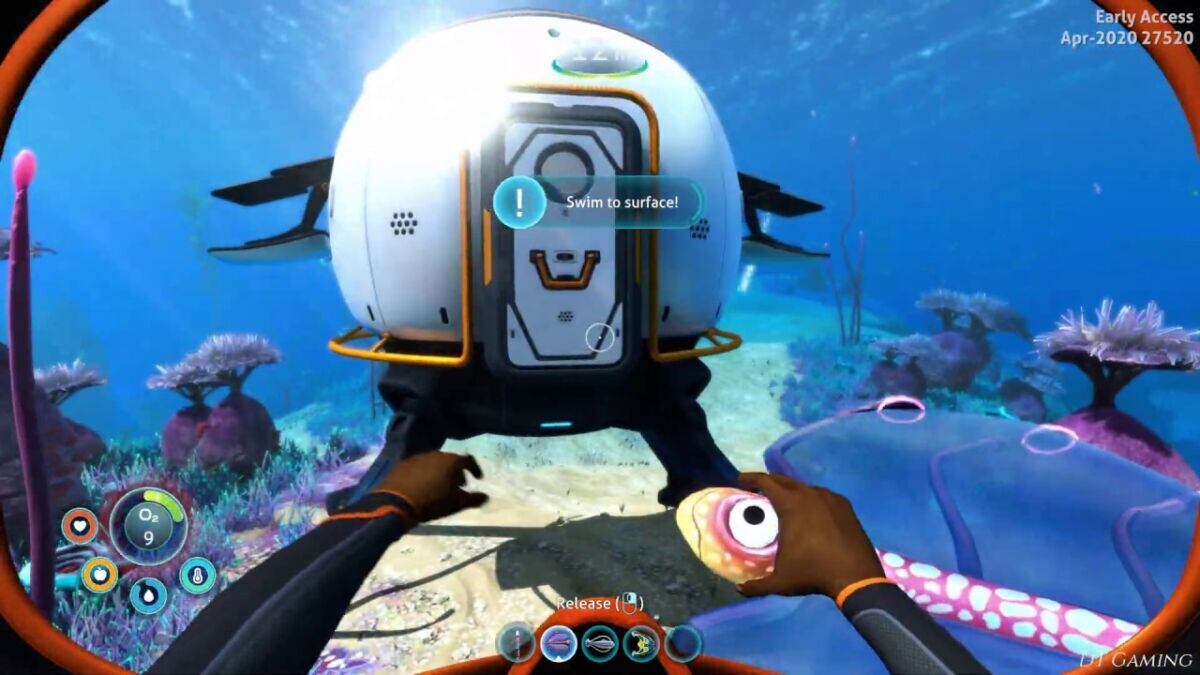
Task: Click the empty fifth hotbar slot
Action: point(682,643)
